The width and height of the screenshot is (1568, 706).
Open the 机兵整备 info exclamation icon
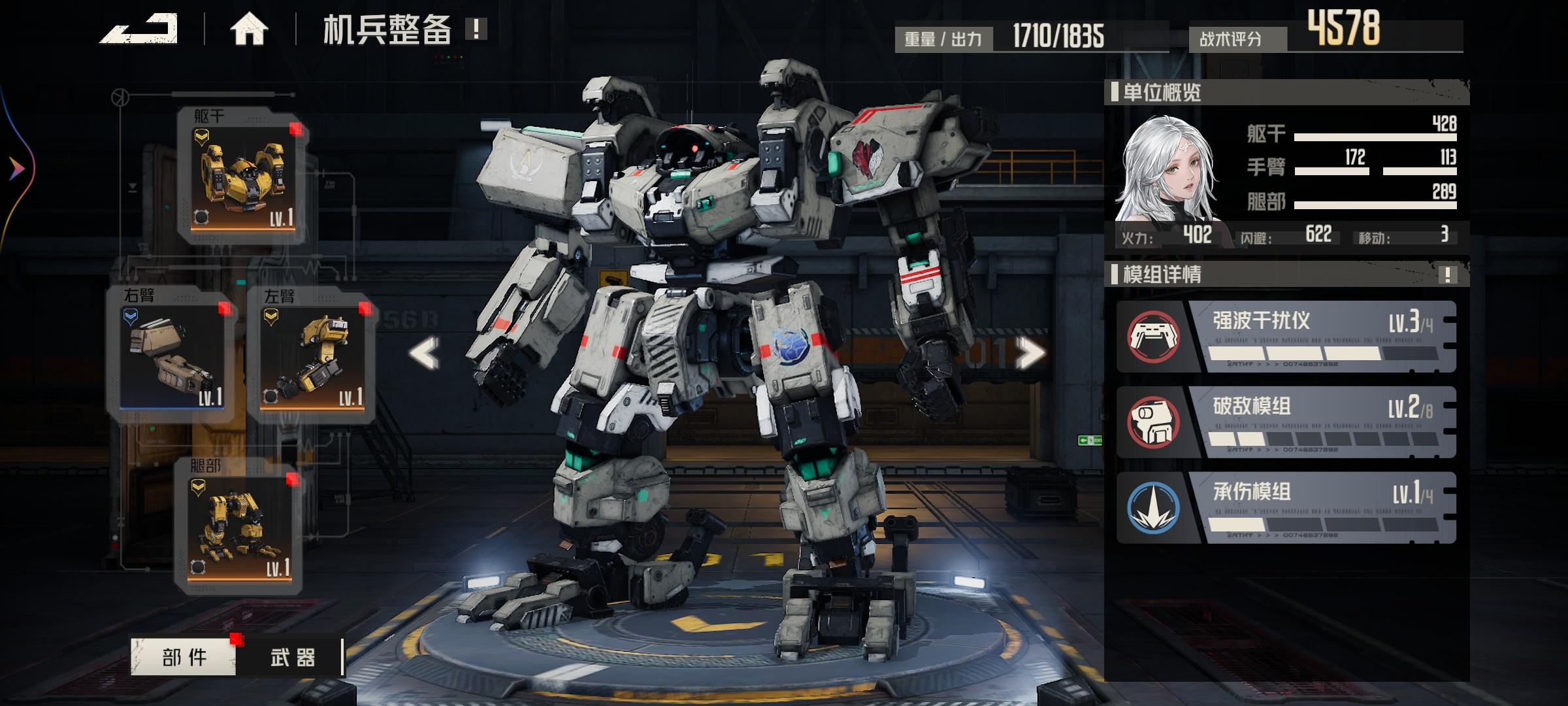point(476,29)
